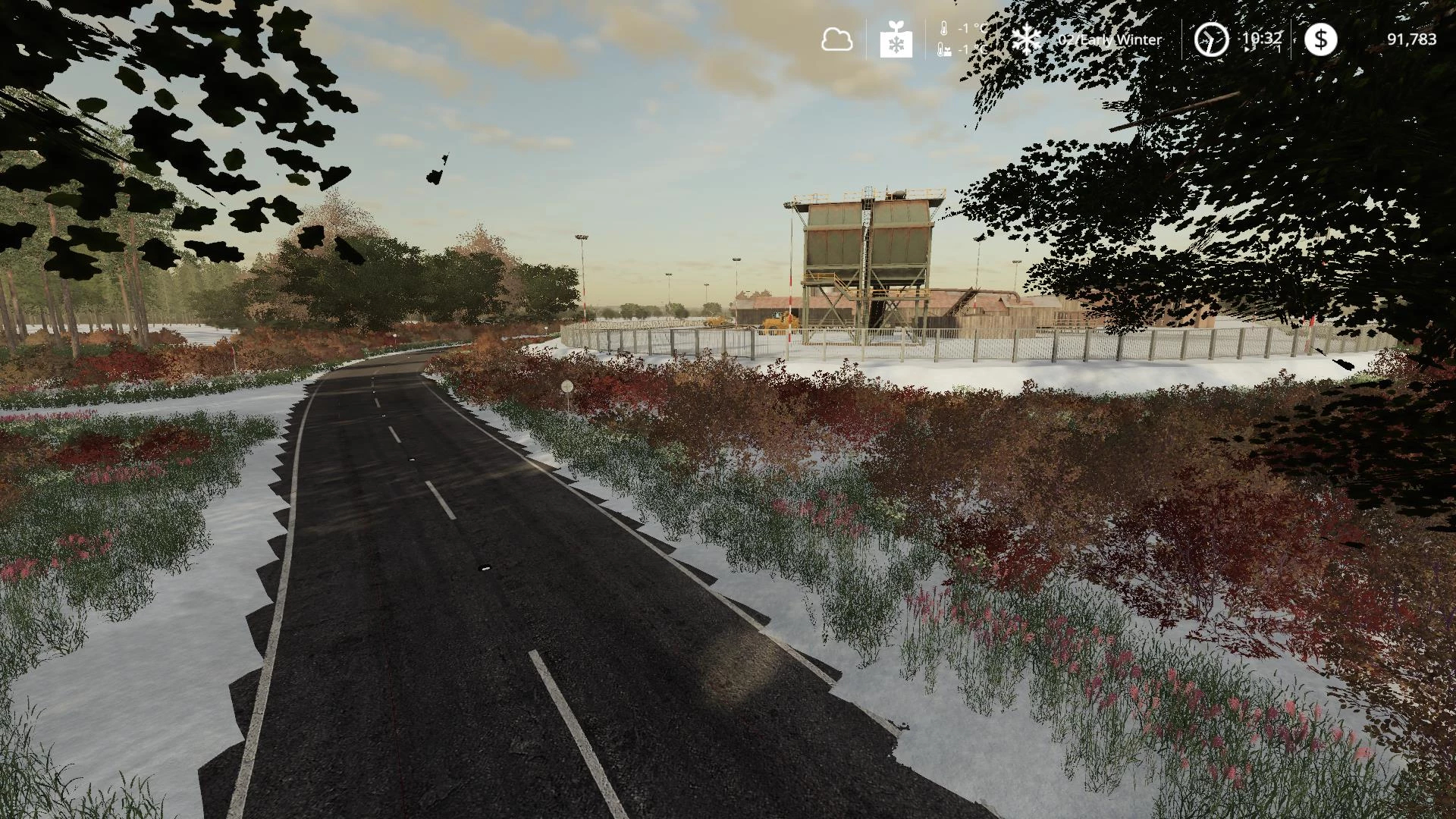1456x819 pixels.
Task: Select the white seedling and snowflake icon
Action: point(896,39)
